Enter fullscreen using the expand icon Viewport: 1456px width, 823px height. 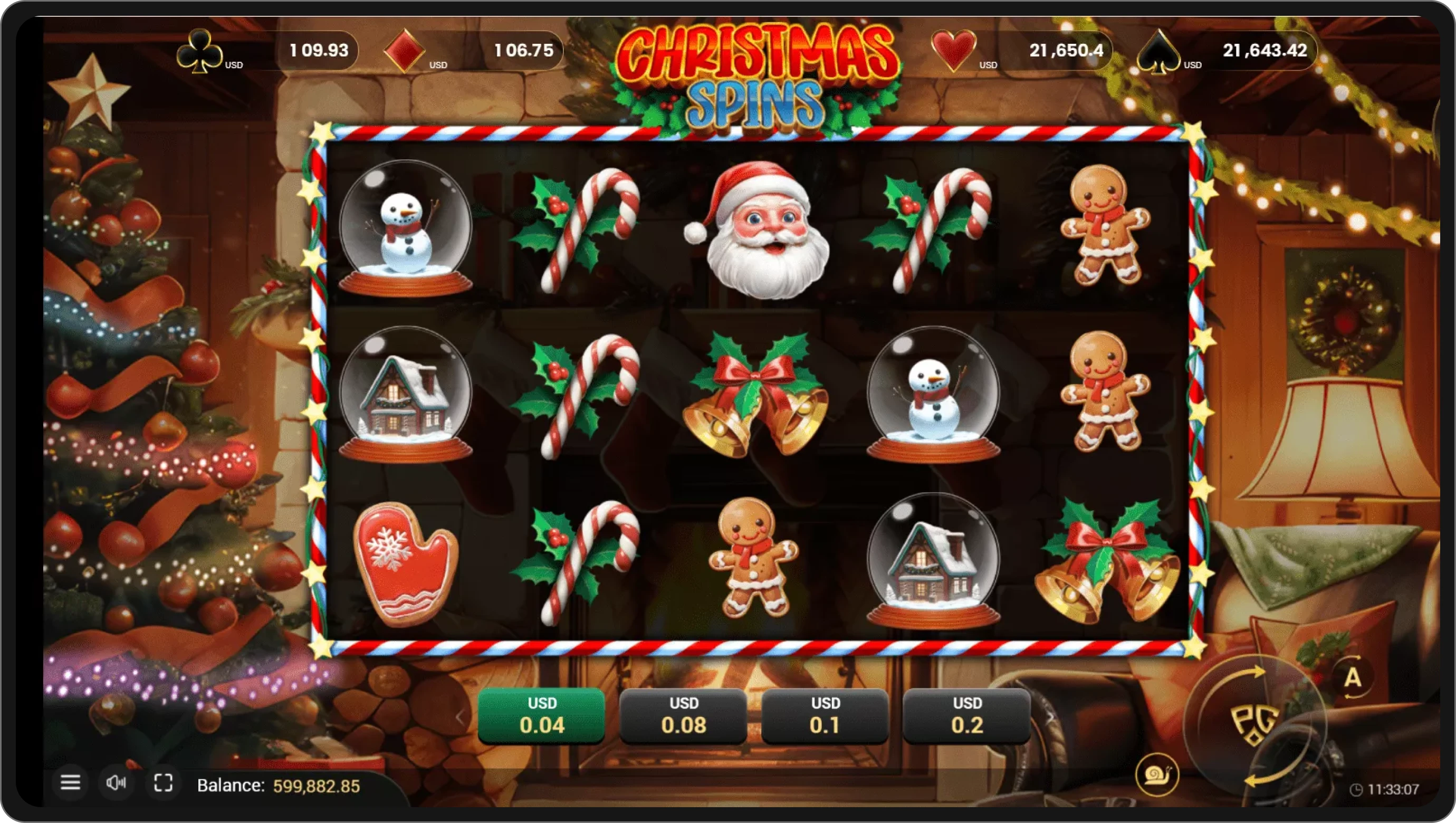pos(164,783)
